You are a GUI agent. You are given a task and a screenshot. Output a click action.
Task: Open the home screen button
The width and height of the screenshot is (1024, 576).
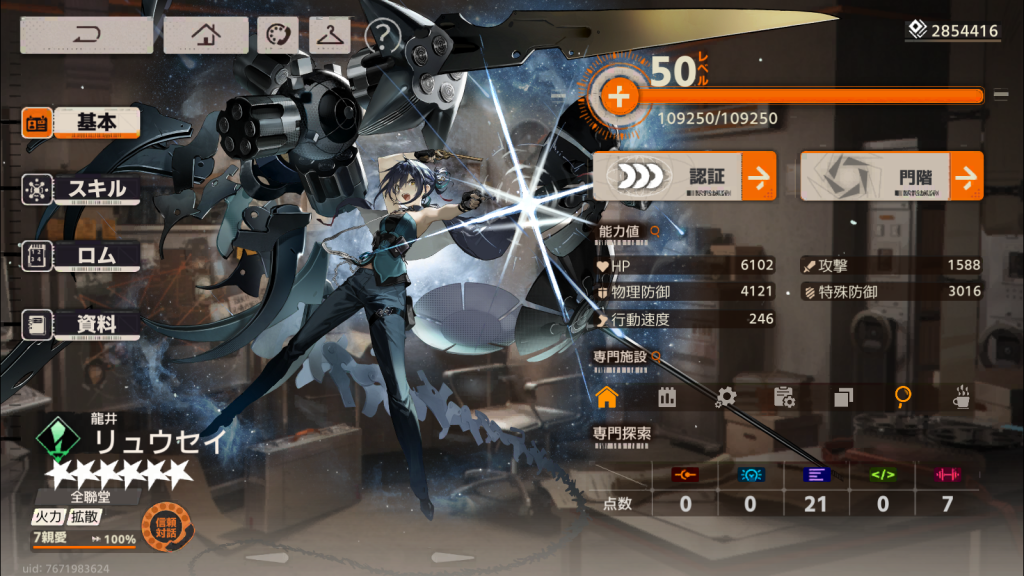coord(205,35)
